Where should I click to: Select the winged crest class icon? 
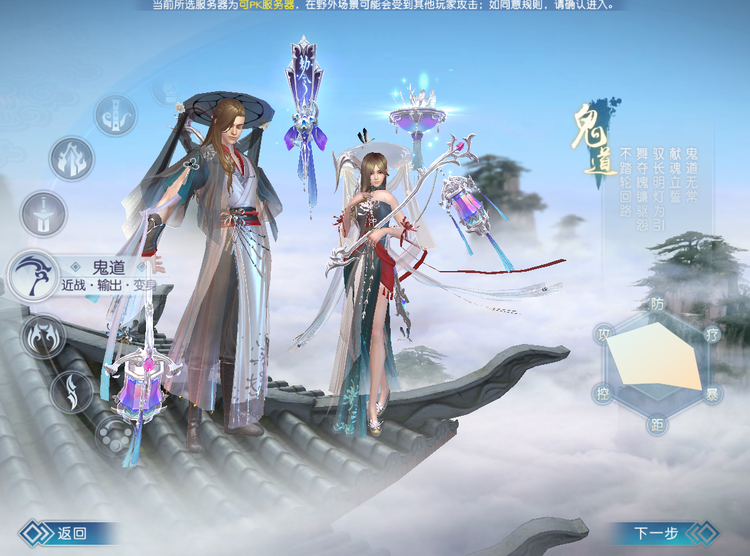click(x=43, y=336)
